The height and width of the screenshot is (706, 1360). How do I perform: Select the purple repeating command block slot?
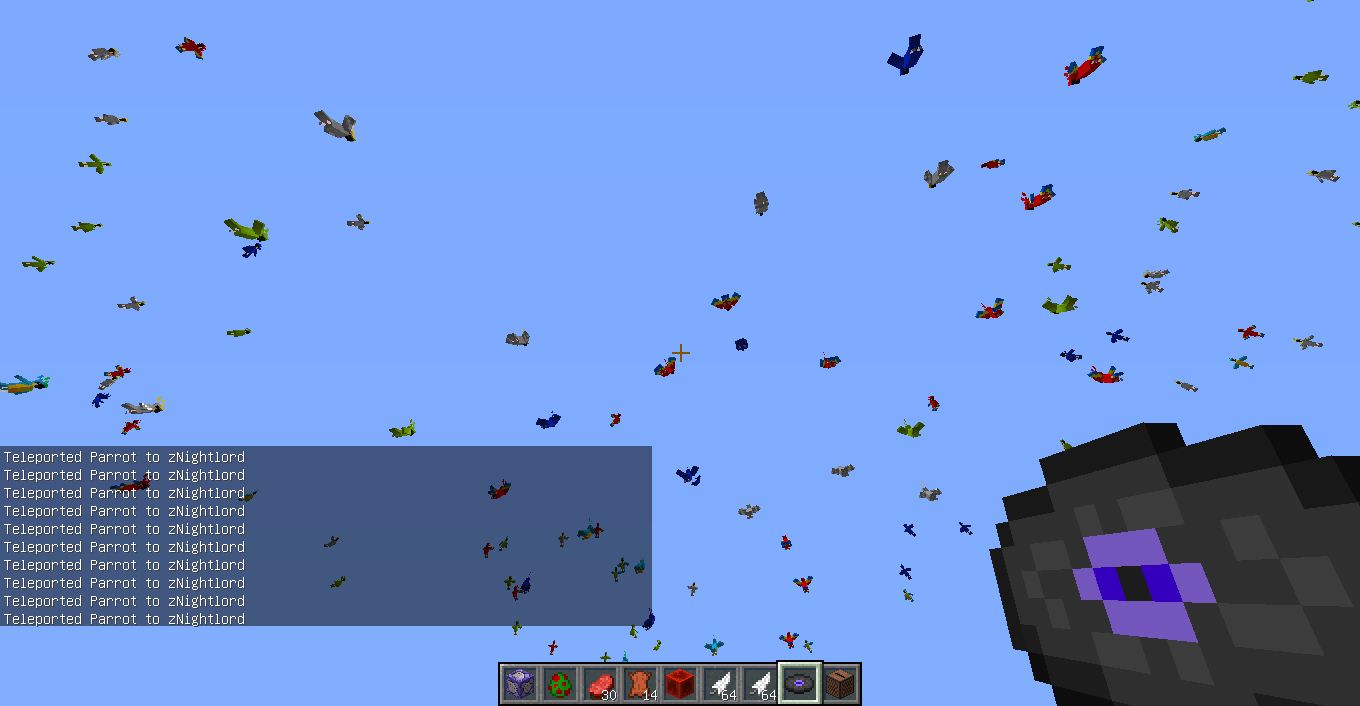tap(520, 684)
